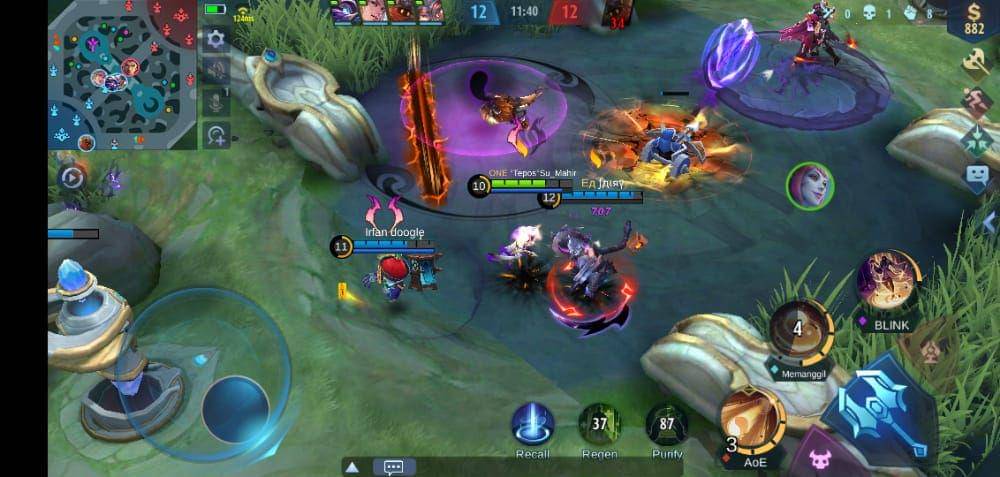Toggle the muted speaker icon
The image size is (1000, 477).
click(215, 70)
